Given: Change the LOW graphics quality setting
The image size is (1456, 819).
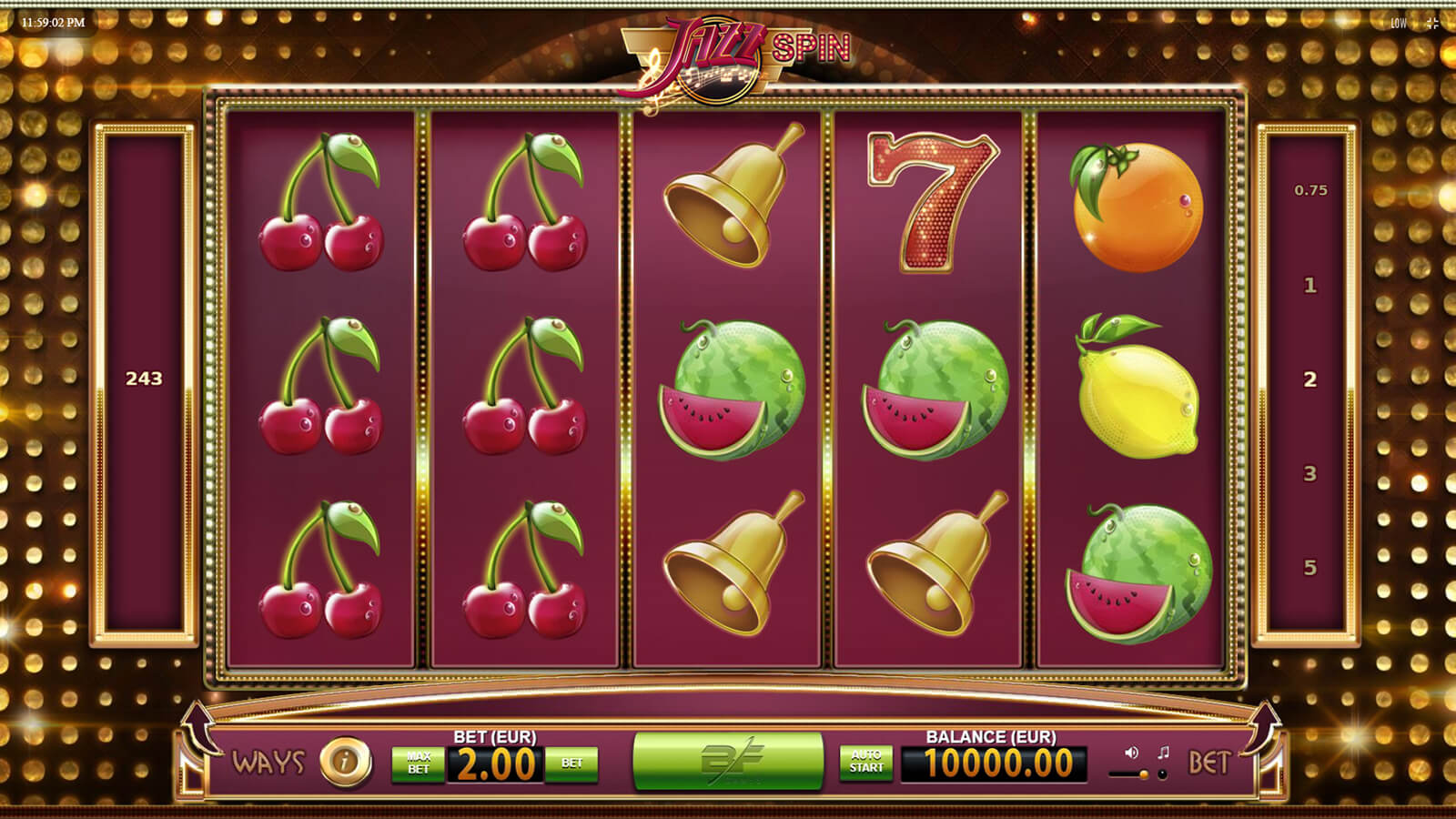Looking at the screenshot, I should click(x=1399, y=24).
